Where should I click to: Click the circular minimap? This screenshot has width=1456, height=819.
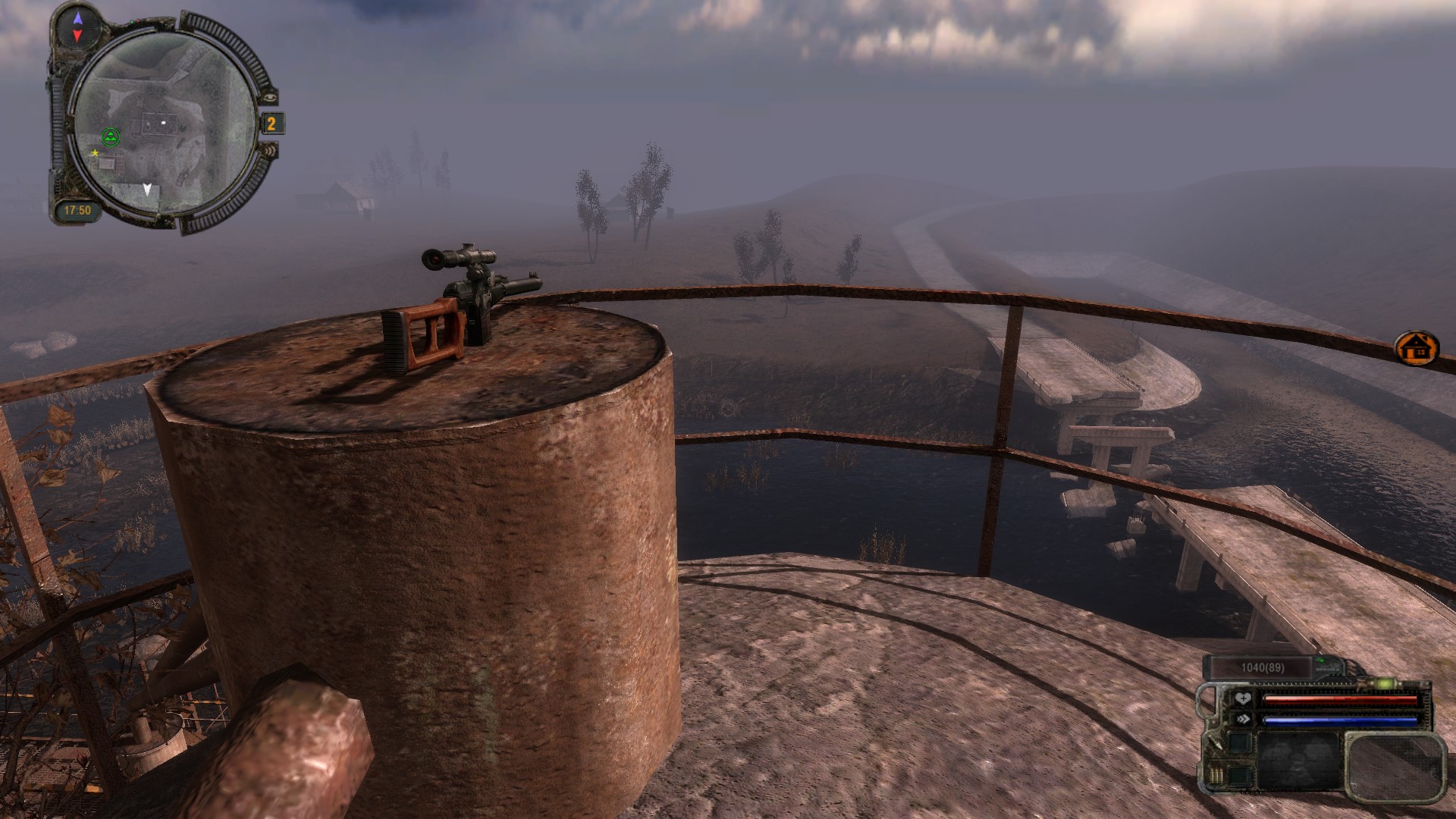(164, 124)
